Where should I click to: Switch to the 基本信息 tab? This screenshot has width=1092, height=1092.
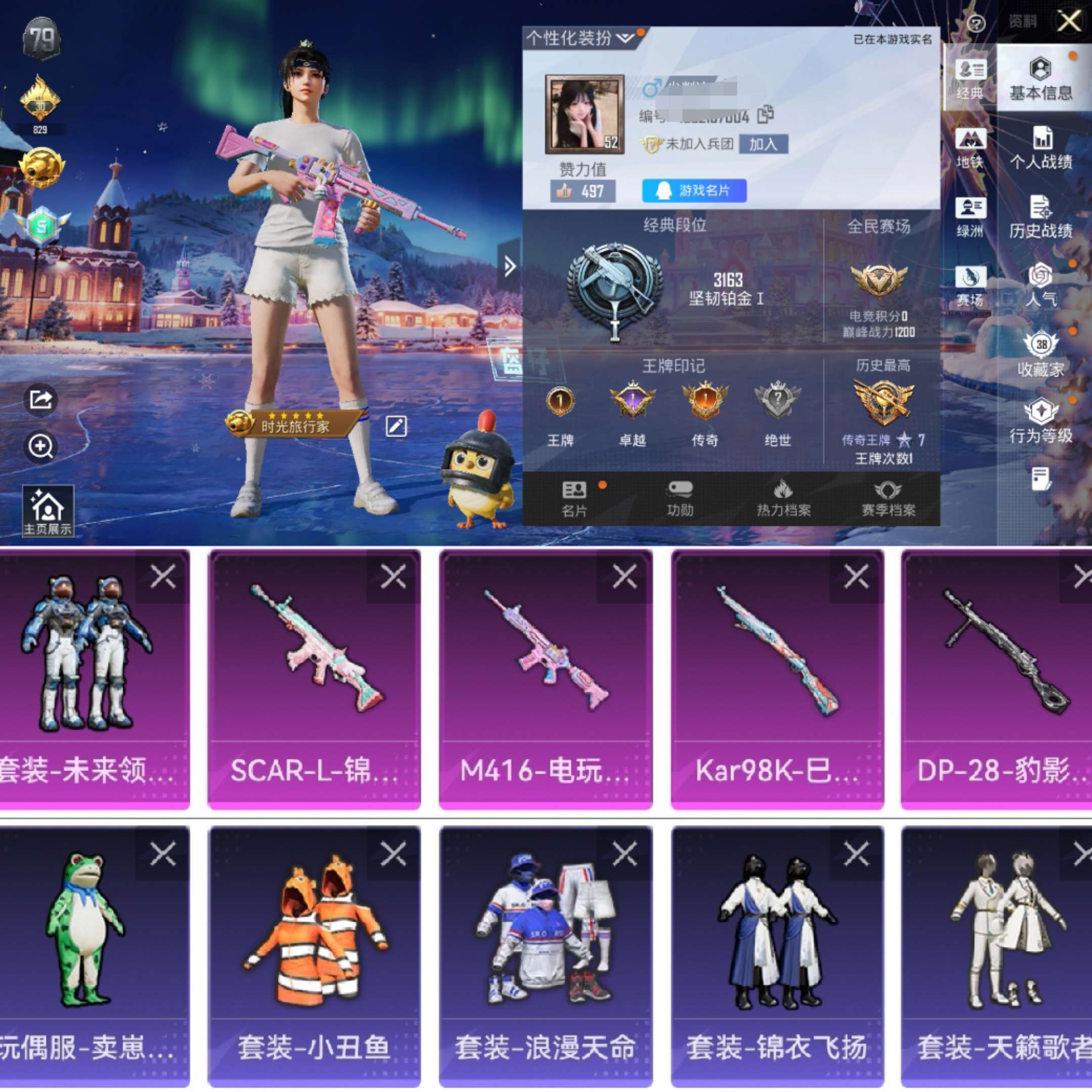1041,79
